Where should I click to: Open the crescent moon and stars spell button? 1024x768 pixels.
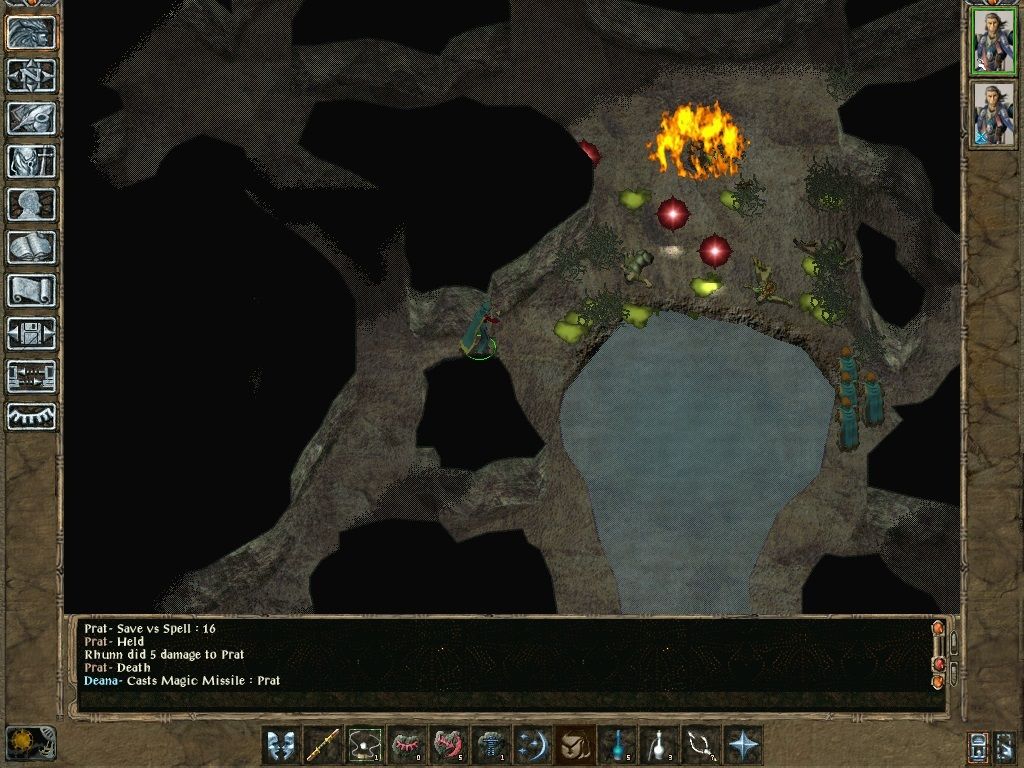pos(533,745)
